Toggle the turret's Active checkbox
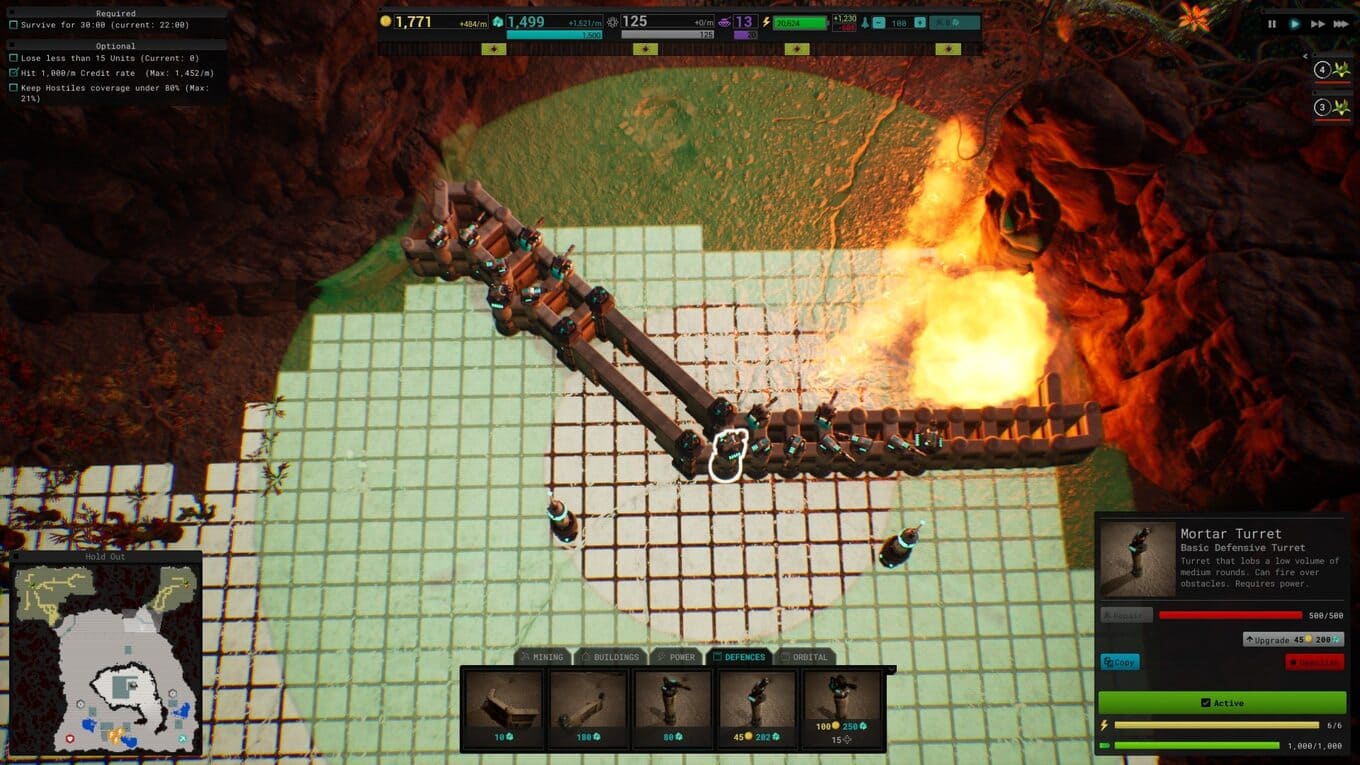Screen dimensions: 1360x765 pos(1222,703)
